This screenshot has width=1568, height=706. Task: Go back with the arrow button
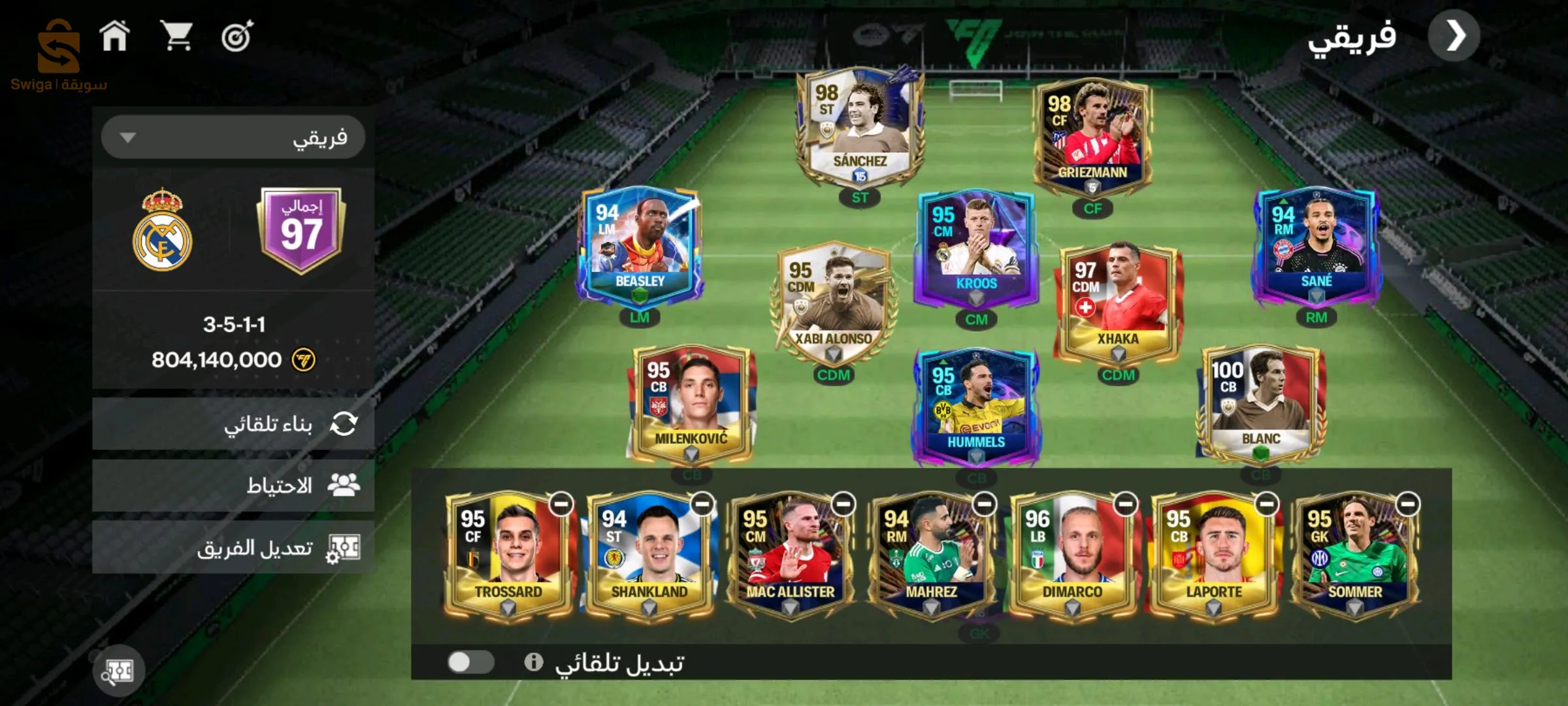[x=1454, y=36]
